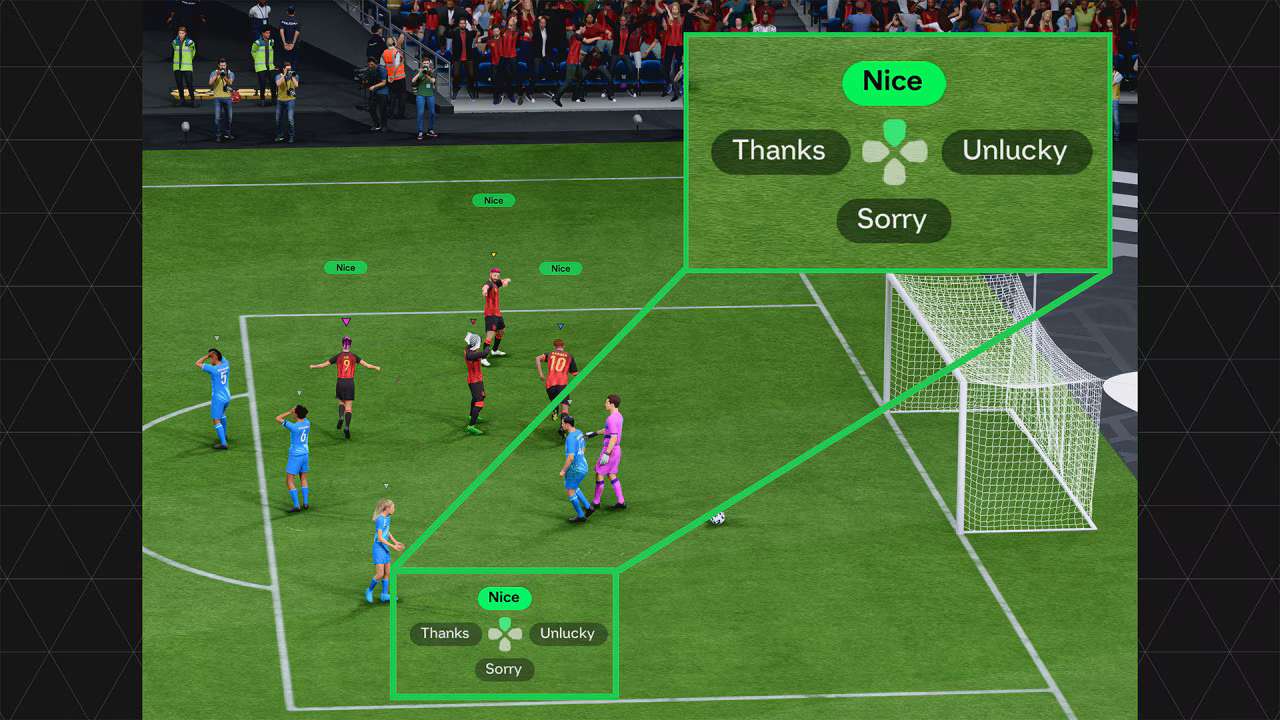Select Sorry in the enlarged chat callout
The height and width of the screenshot is (720, 1280).
(x=893, y=220)
